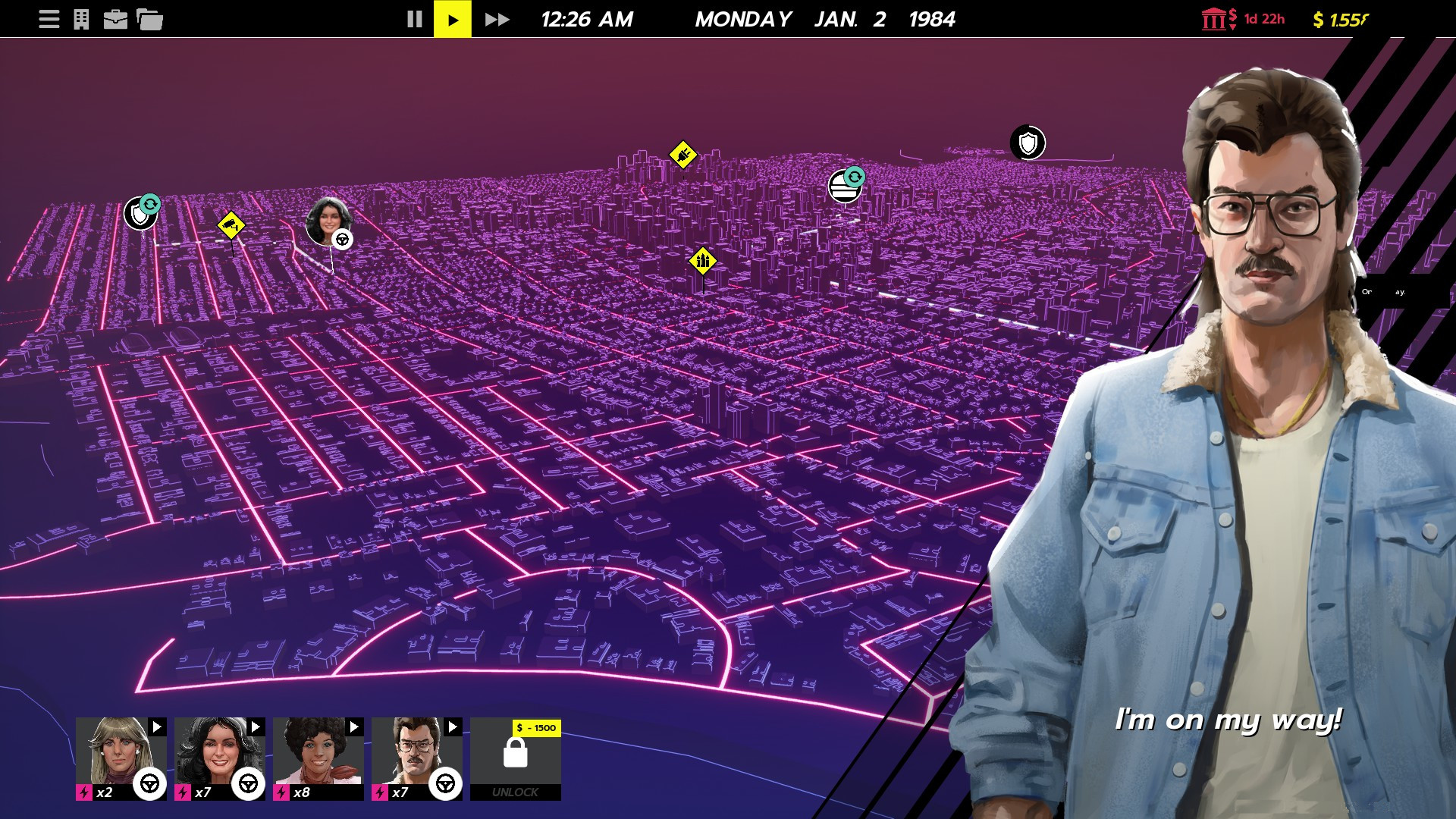Expand details for the x7 mustached driver card
This screenshot has height=819, width=1456.
point(451,727)
